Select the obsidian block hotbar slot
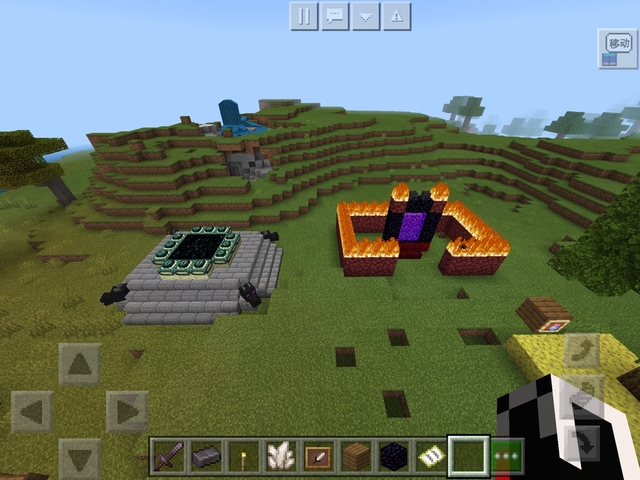The height and width of the screenshot is (480, 640). (392, 457)
